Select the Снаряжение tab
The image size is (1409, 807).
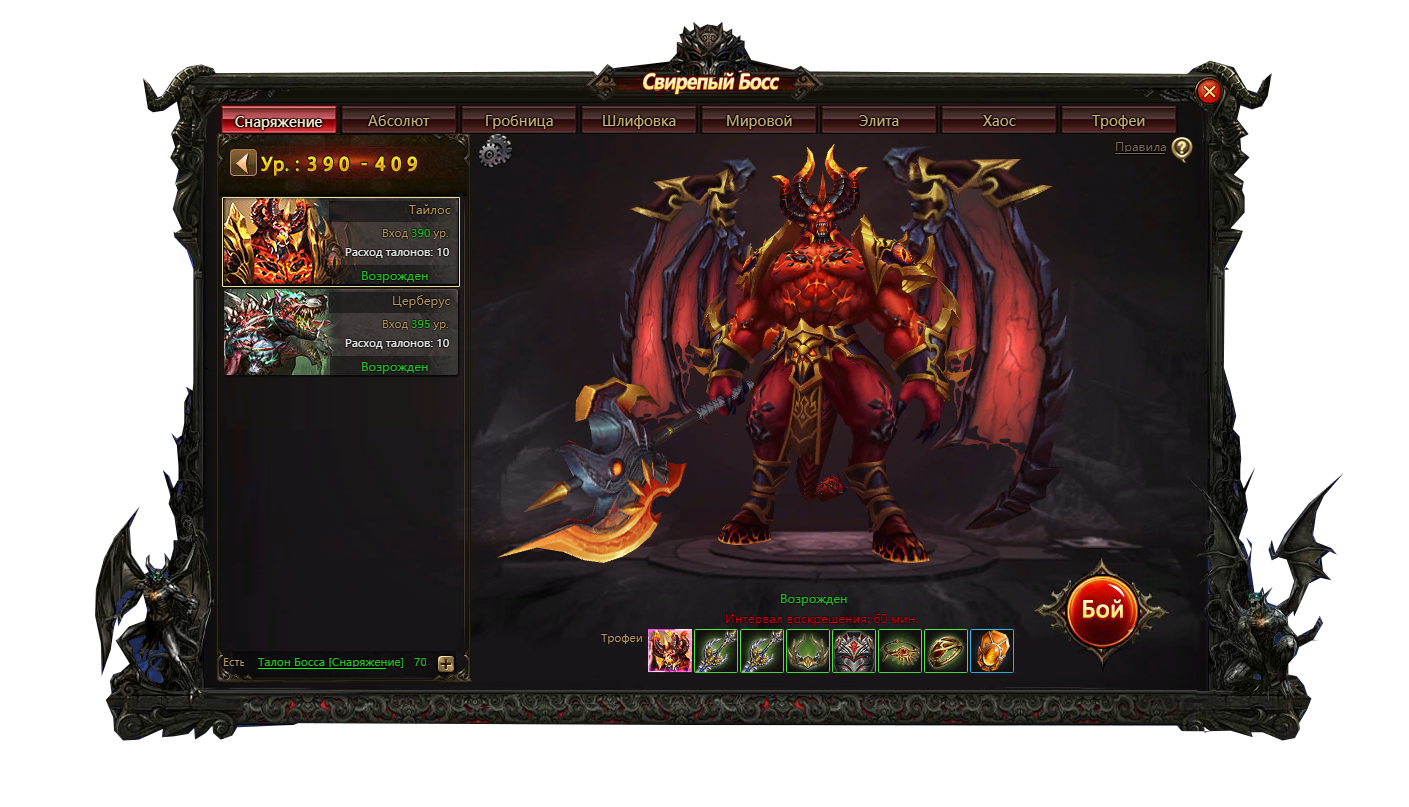tap(278, 121)
